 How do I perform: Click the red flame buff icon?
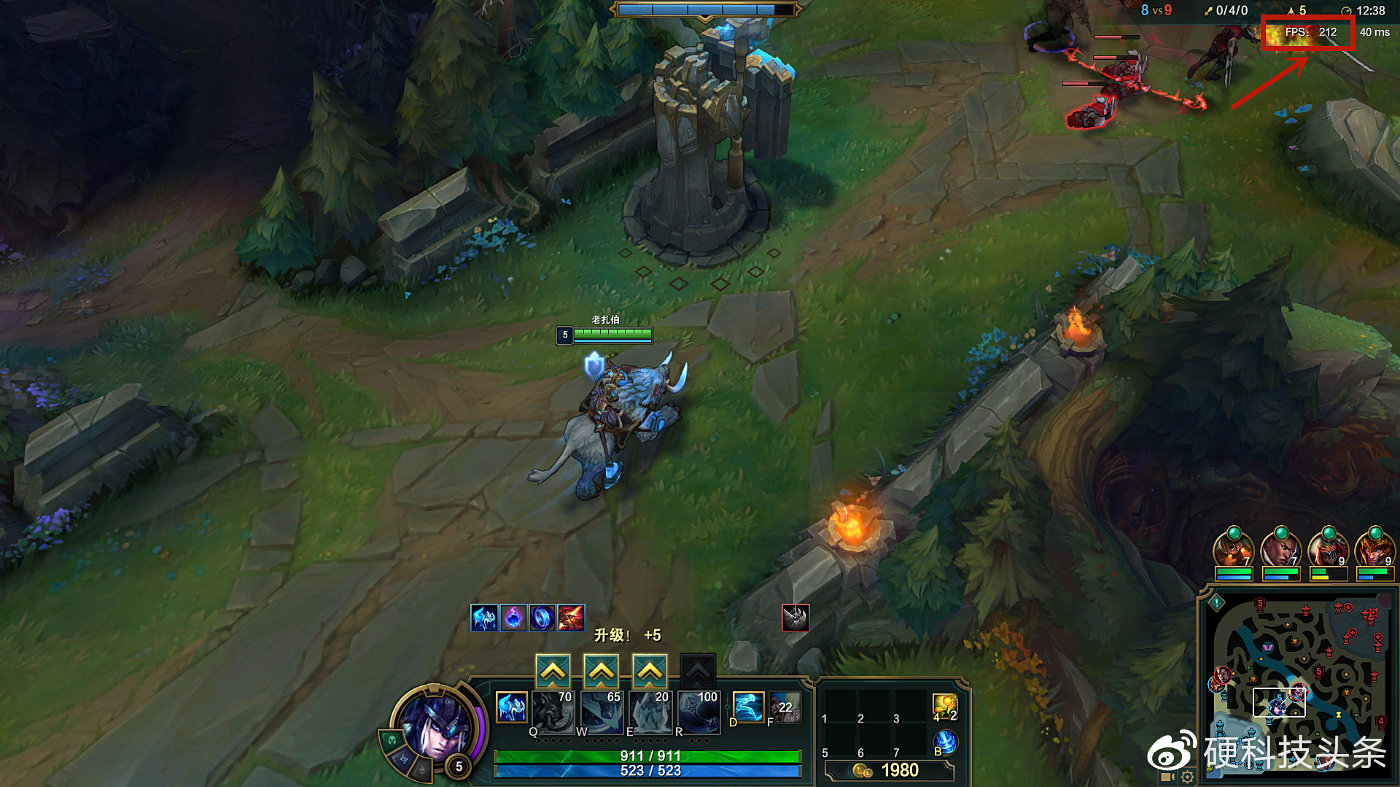tap(571, 617)
